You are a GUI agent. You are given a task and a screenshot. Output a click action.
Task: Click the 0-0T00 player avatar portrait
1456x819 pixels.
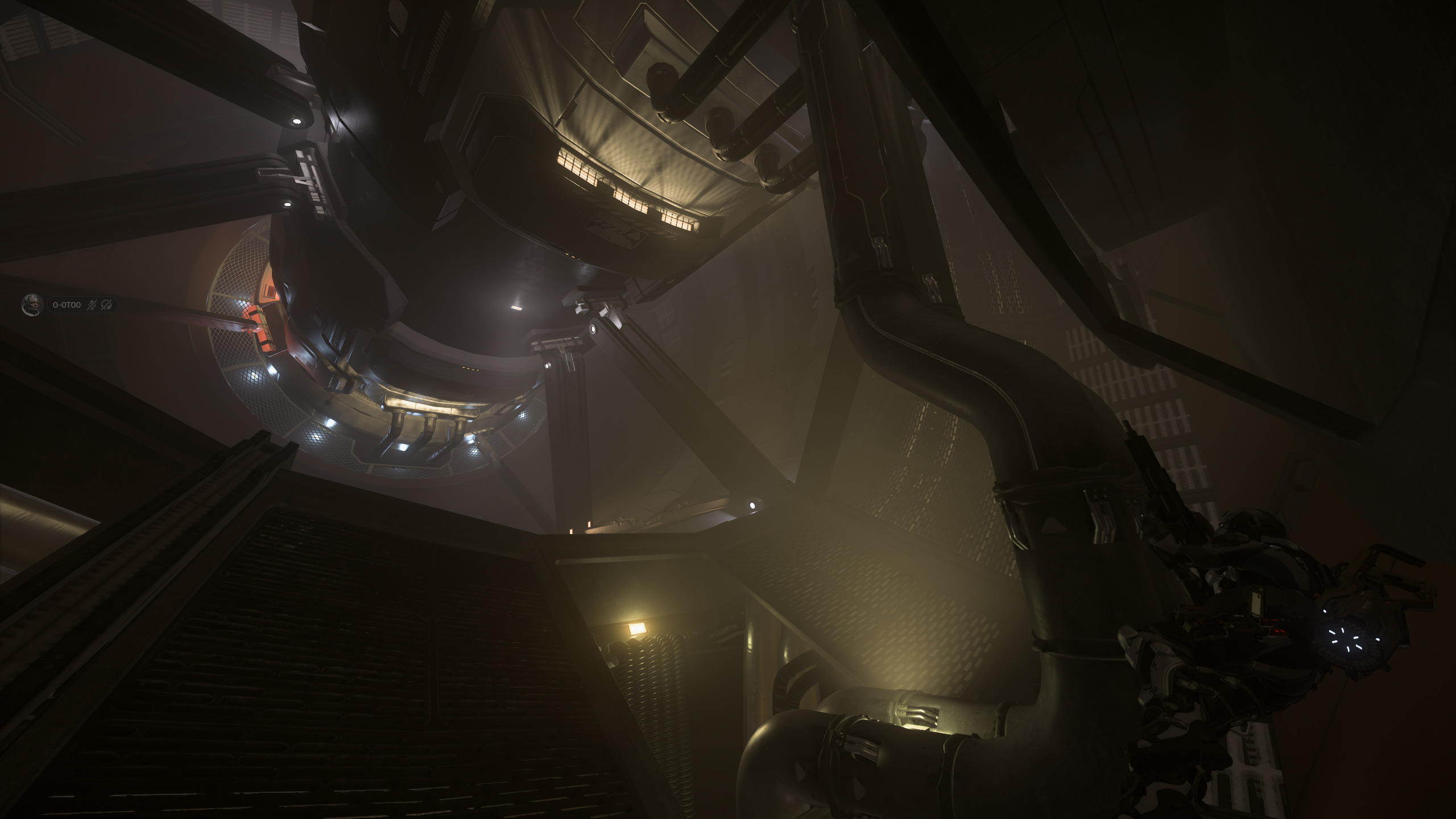point(32,305)
